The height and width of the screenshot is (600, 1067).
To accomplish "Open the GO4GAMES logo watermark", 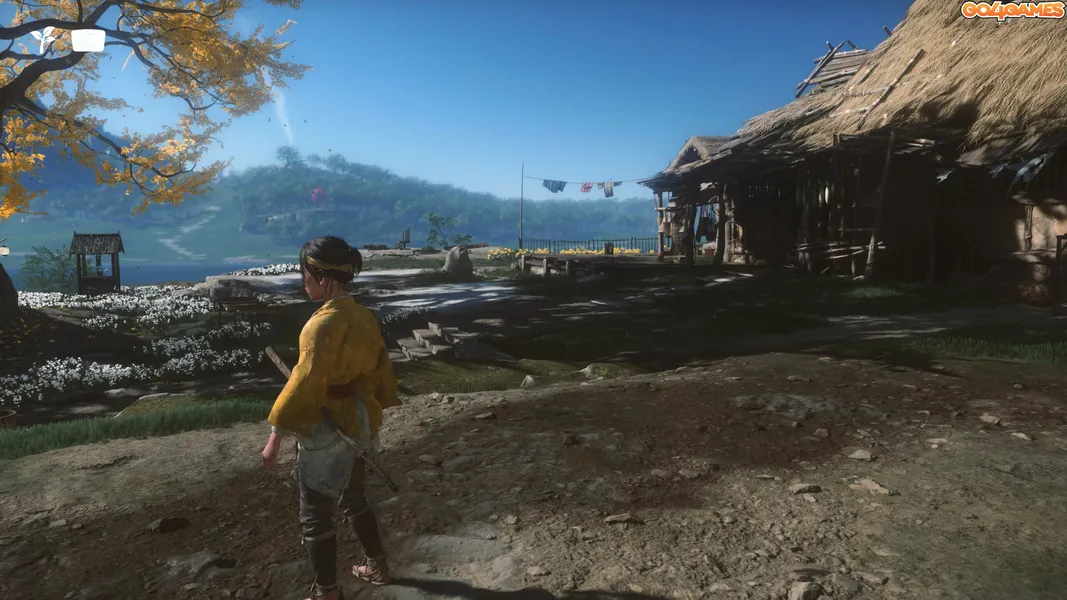I will pos(1012,10).
